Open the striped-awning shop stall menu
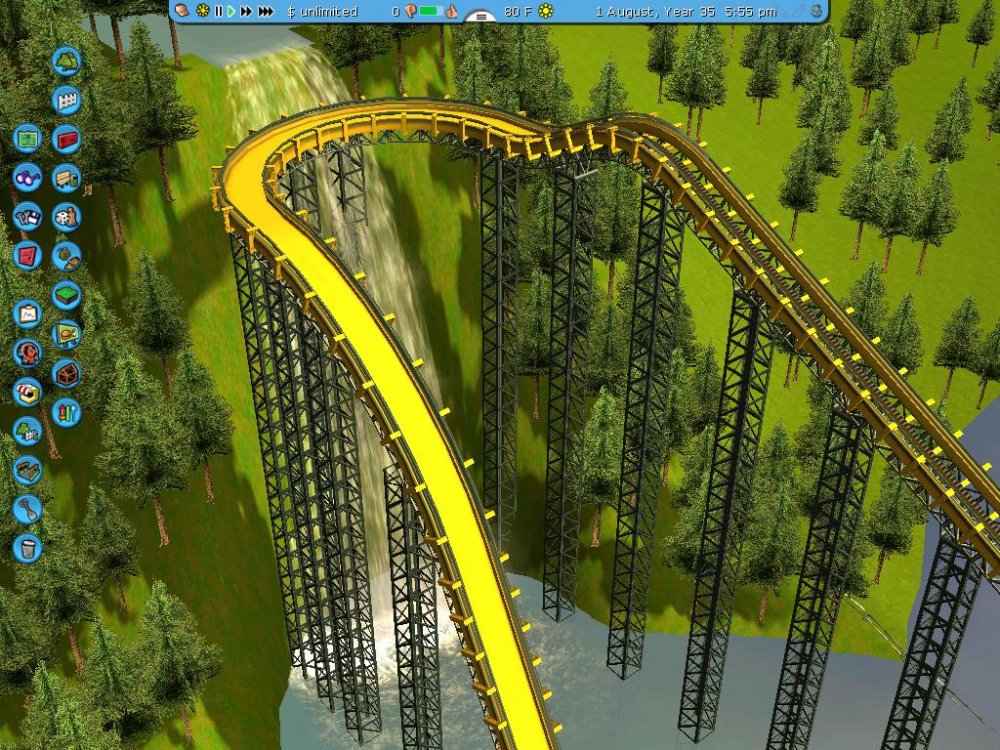Screen dimensions: 1000x750 [x=27, y=392]
